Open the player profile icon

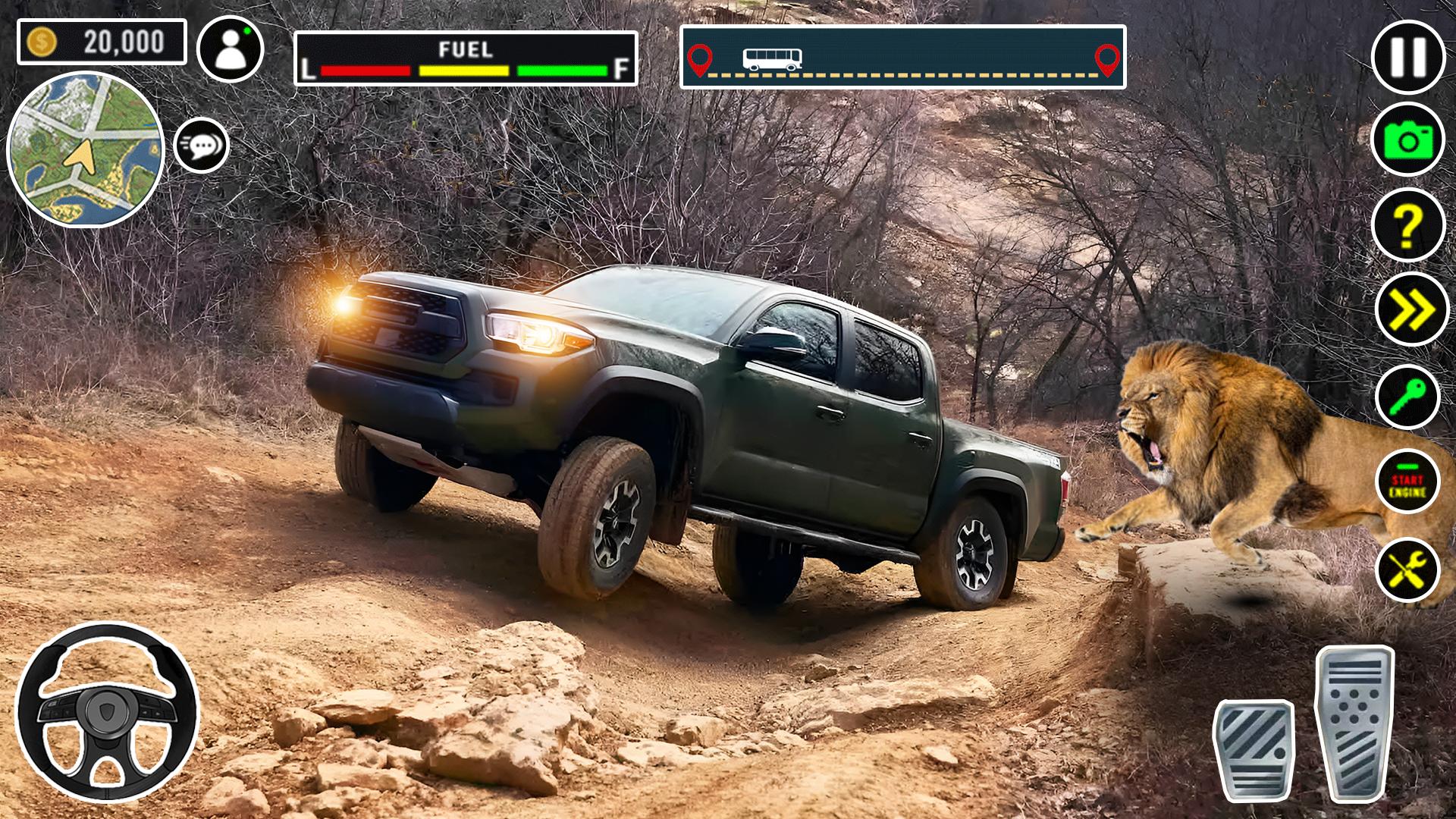230,49
